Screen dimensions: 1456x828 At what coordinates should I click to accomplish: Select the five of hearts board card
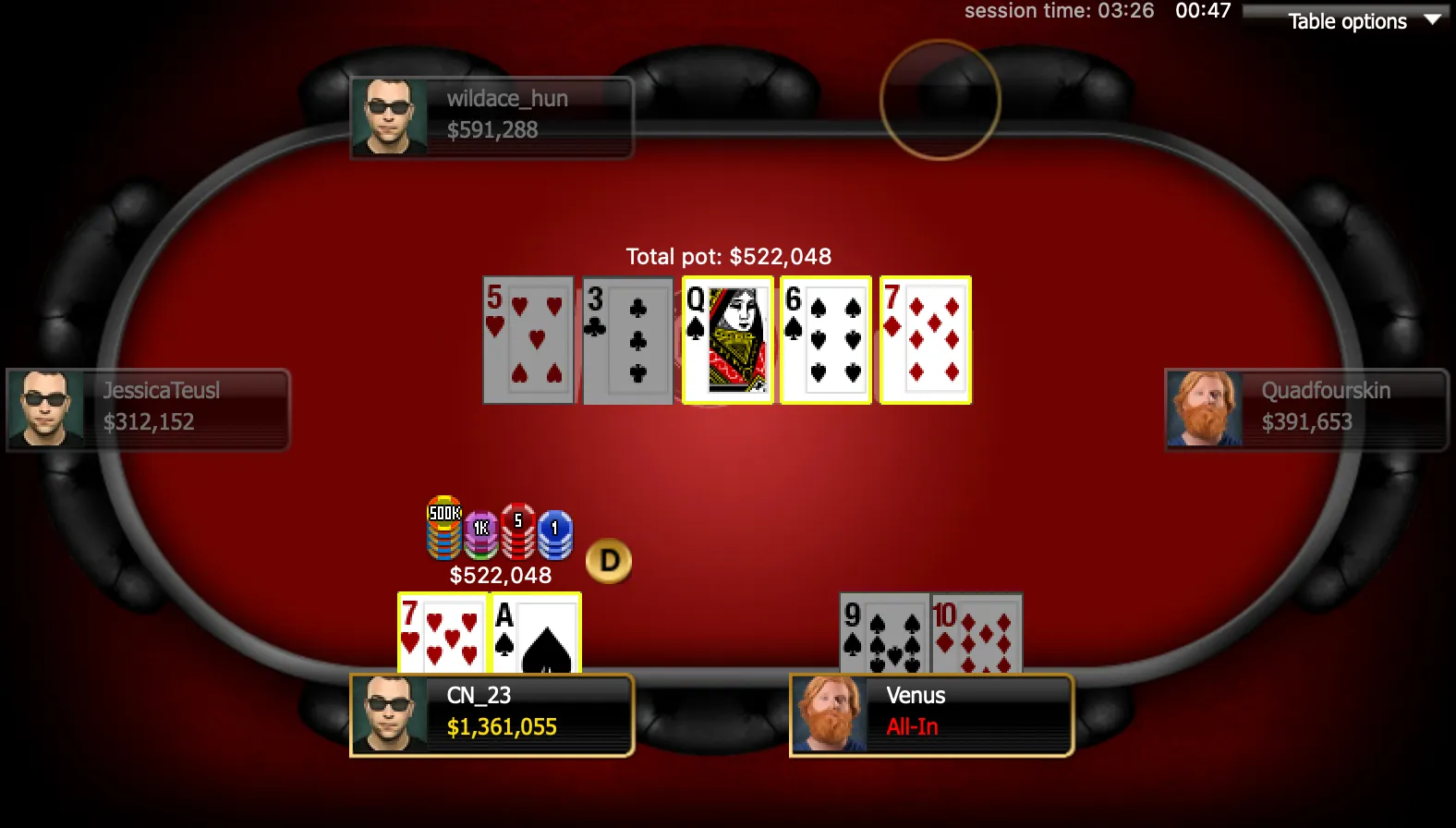click(528, 340)
